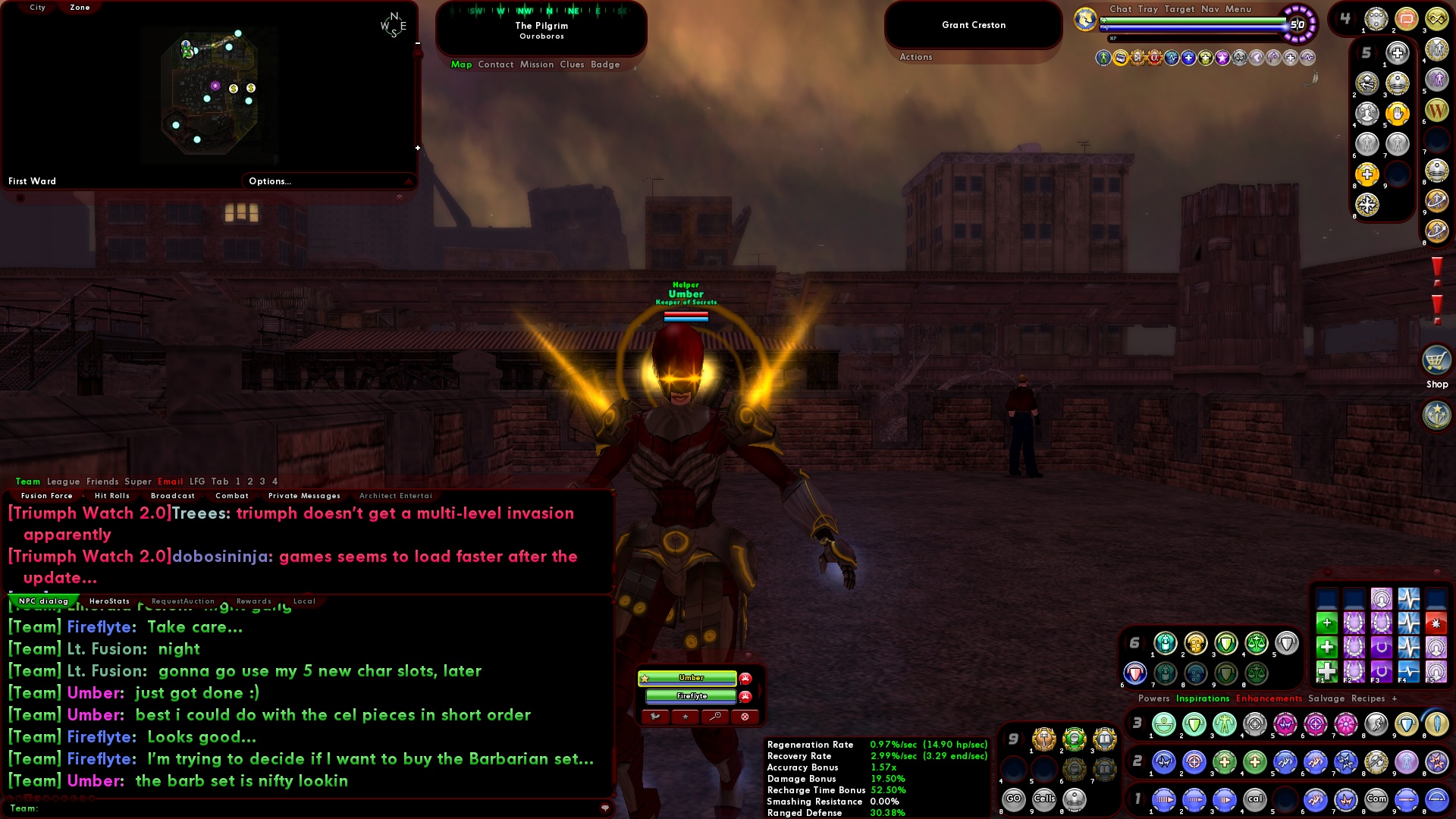The height and width of the screenshot is (819, 1456).
Task: Open the Options... menu on the map window
Action: click(268, 180)
